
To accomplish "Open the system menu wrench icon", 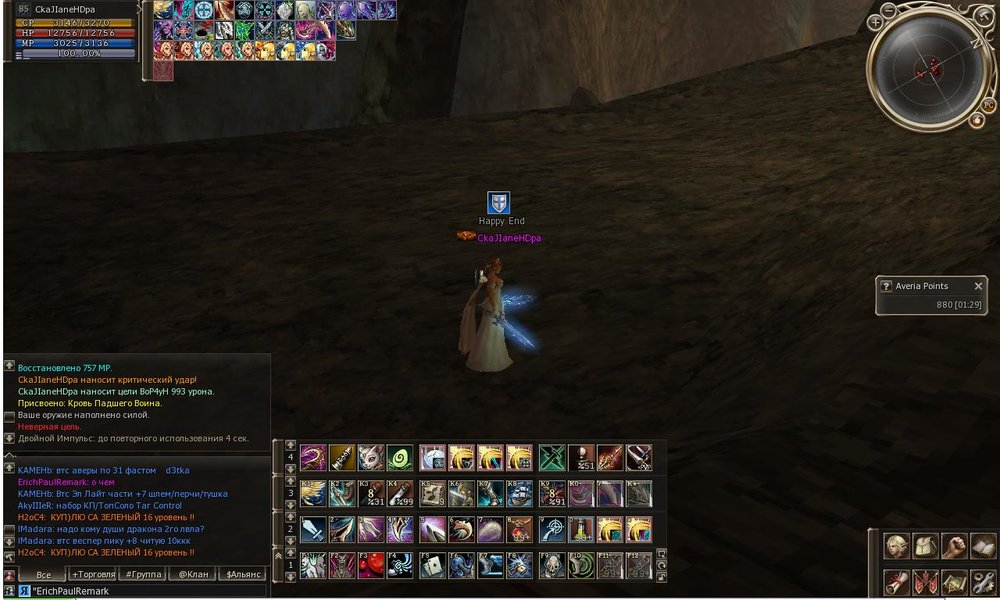I will tap(983, 580).
